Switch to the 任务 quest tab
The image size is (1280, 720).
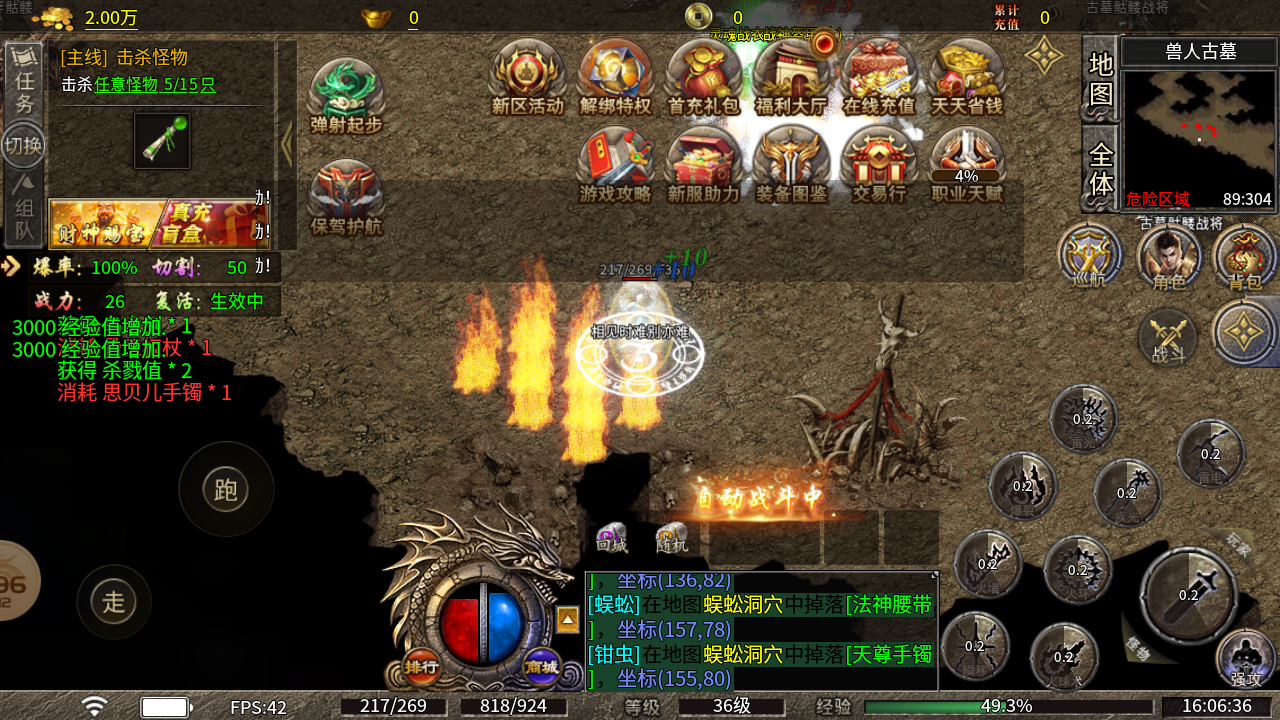coord(24,81)
